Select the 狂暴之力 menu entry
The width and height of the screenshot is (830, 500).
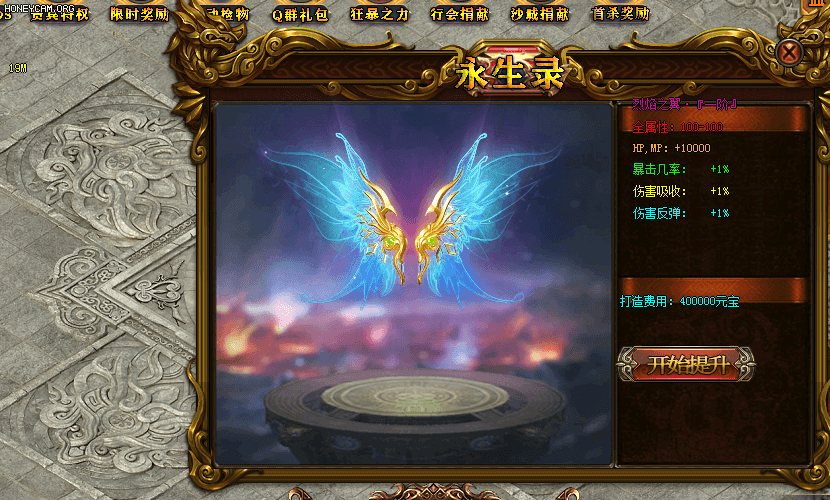tap(380, 15)
